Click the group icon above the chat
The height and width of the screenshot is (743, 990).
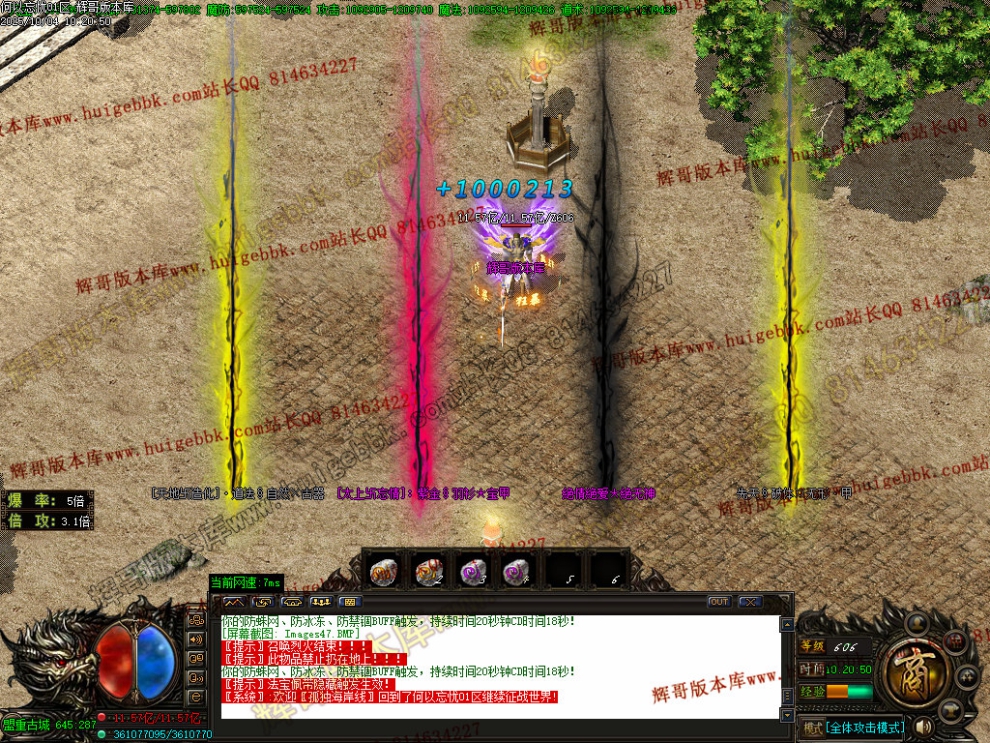click(x=321, y=602)
